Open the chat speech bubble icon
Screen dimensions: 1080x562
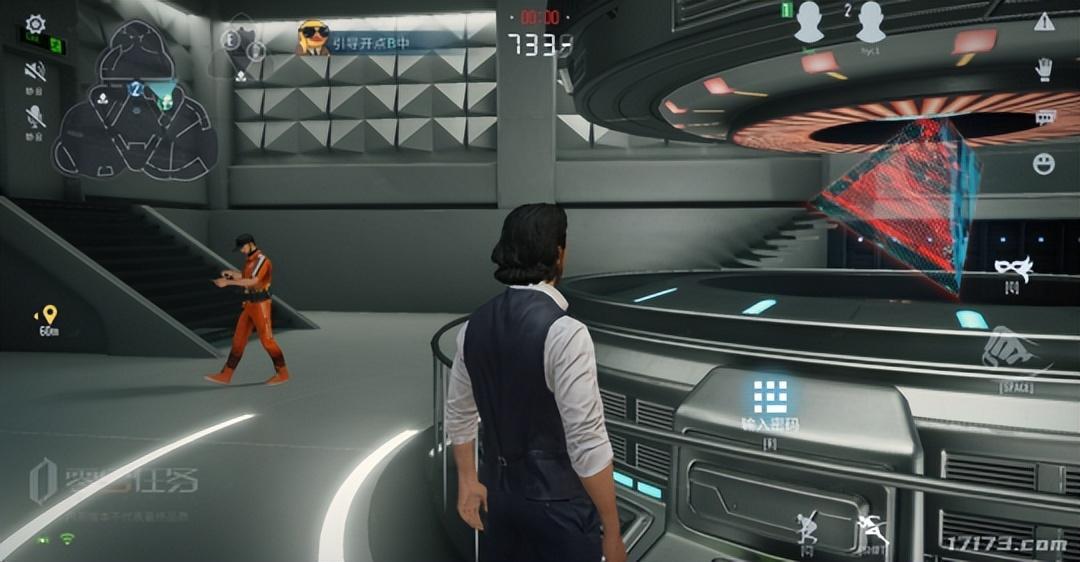click(x=1045, y=117)
